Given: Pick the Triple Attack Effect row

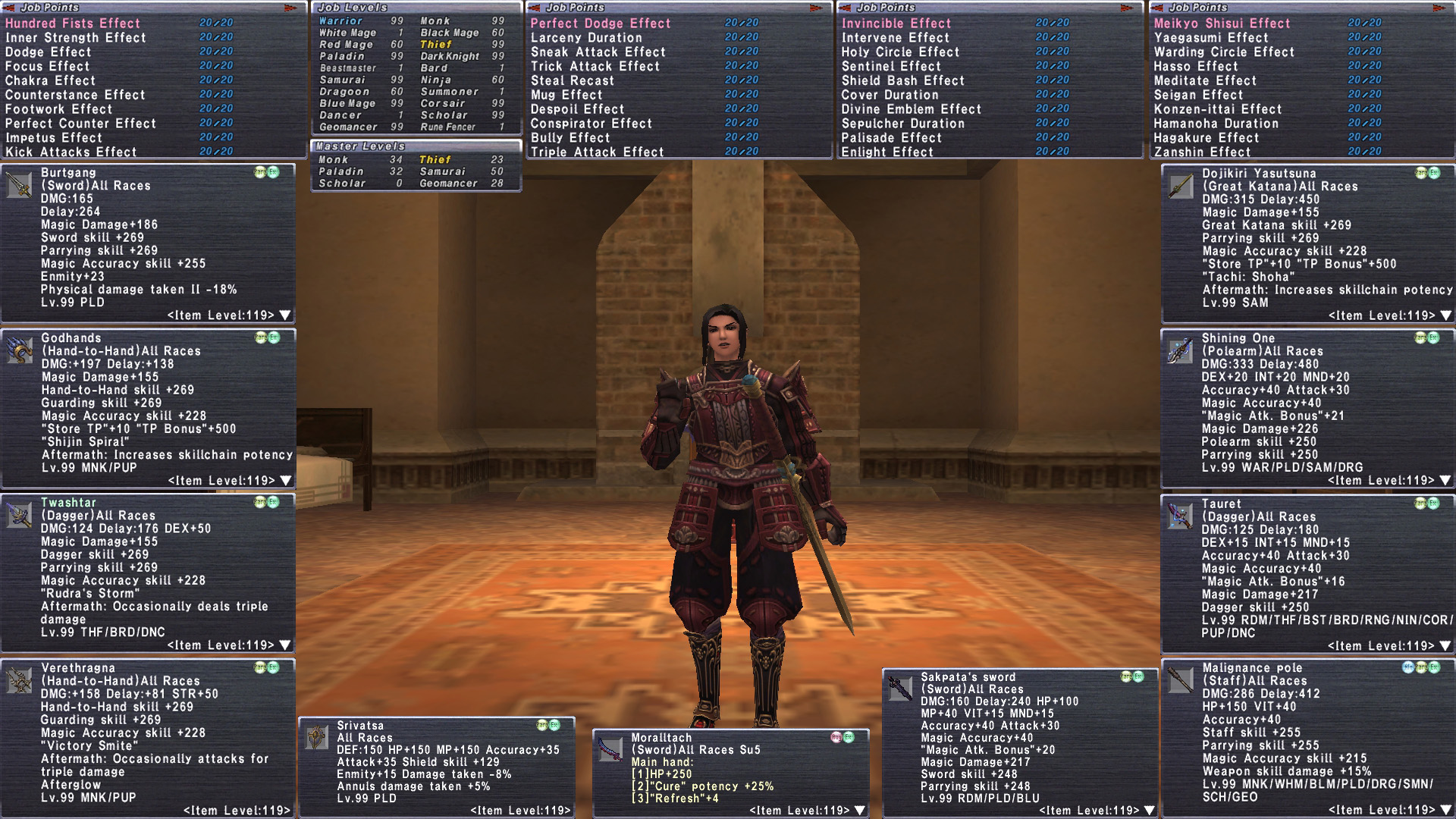Looking at the screenshot, I should pyautogui.click(x=598, y=152).
